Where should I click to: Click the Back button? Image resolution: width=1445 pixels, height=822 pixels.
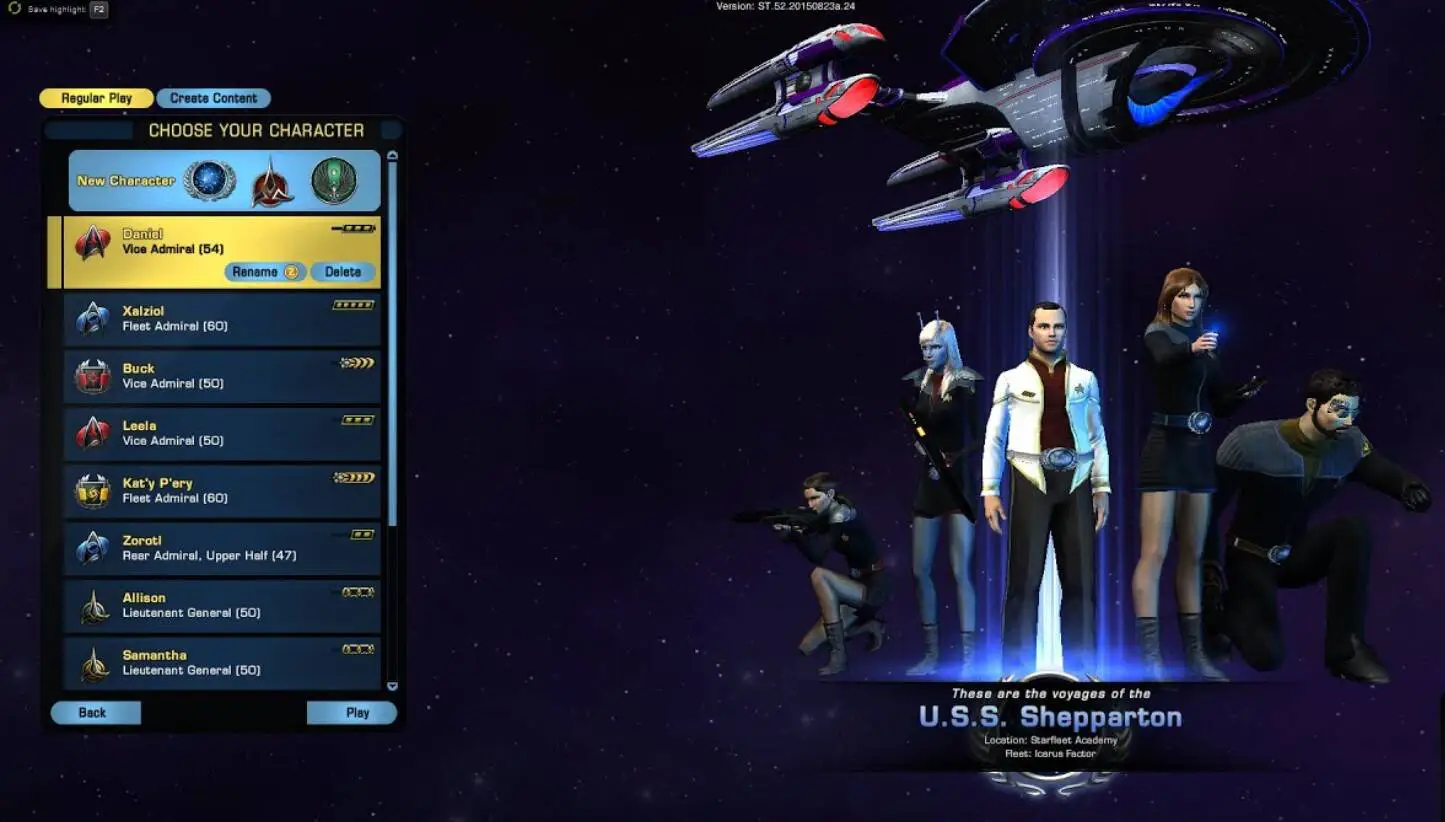tap(95, 712)
